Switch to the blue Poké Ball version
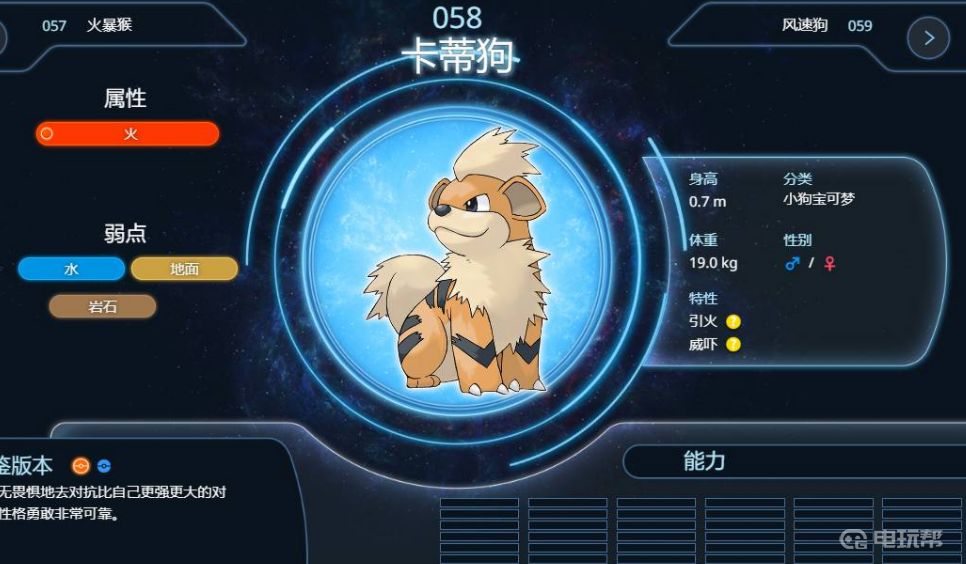Viewport: 966px width, 564px height. pyautogui.click(x=103, y=466)
